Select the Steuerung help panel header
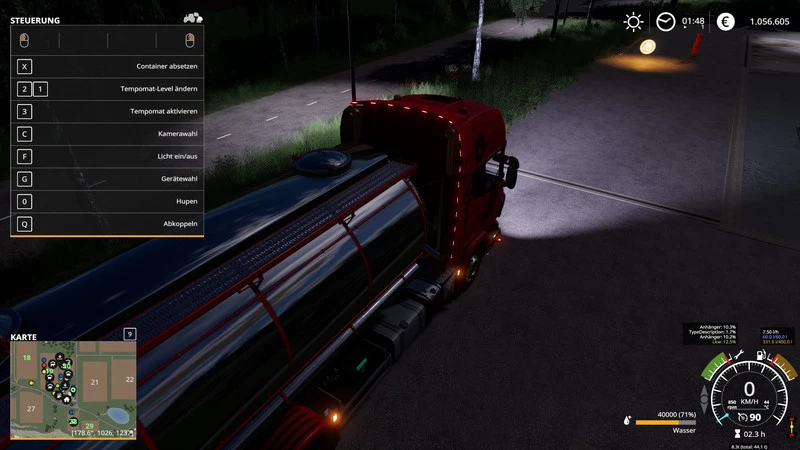800x450 pixels. click(35, 20)
